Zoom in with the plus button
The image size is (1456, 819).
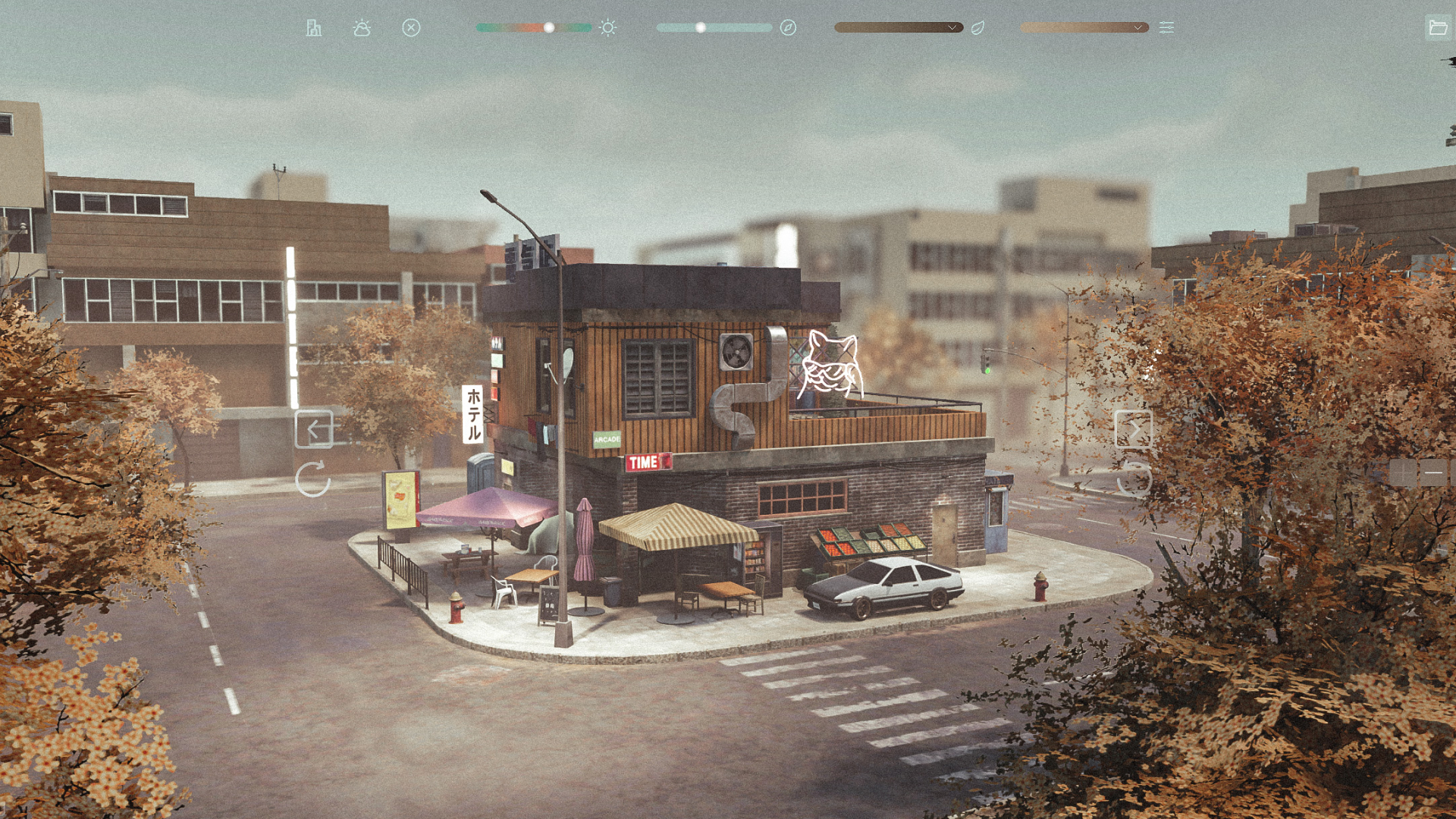click(1403, 472)
